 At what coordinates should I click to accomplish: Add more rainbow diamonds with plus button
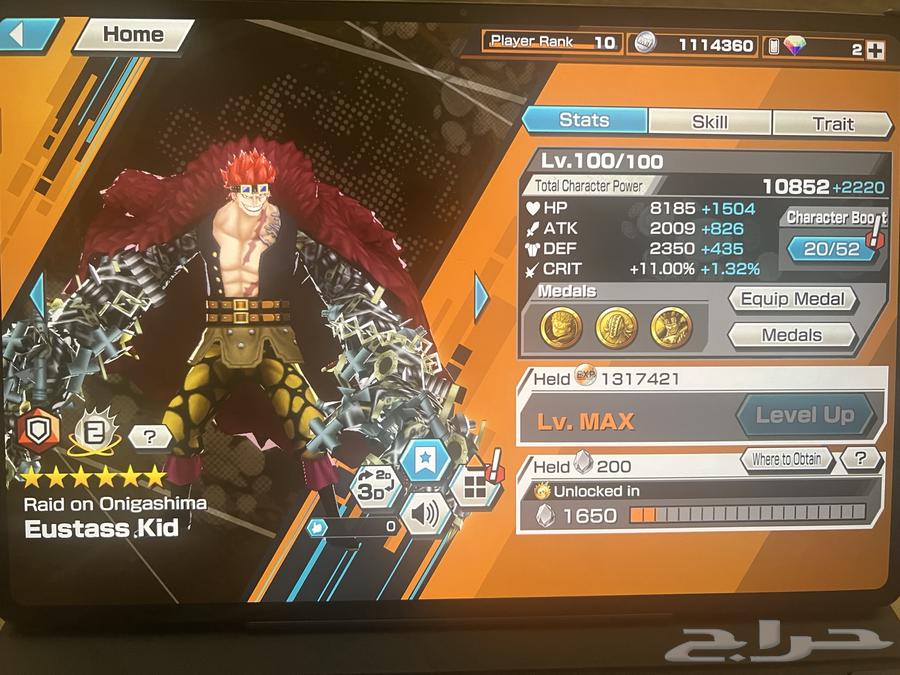(875, 48)
